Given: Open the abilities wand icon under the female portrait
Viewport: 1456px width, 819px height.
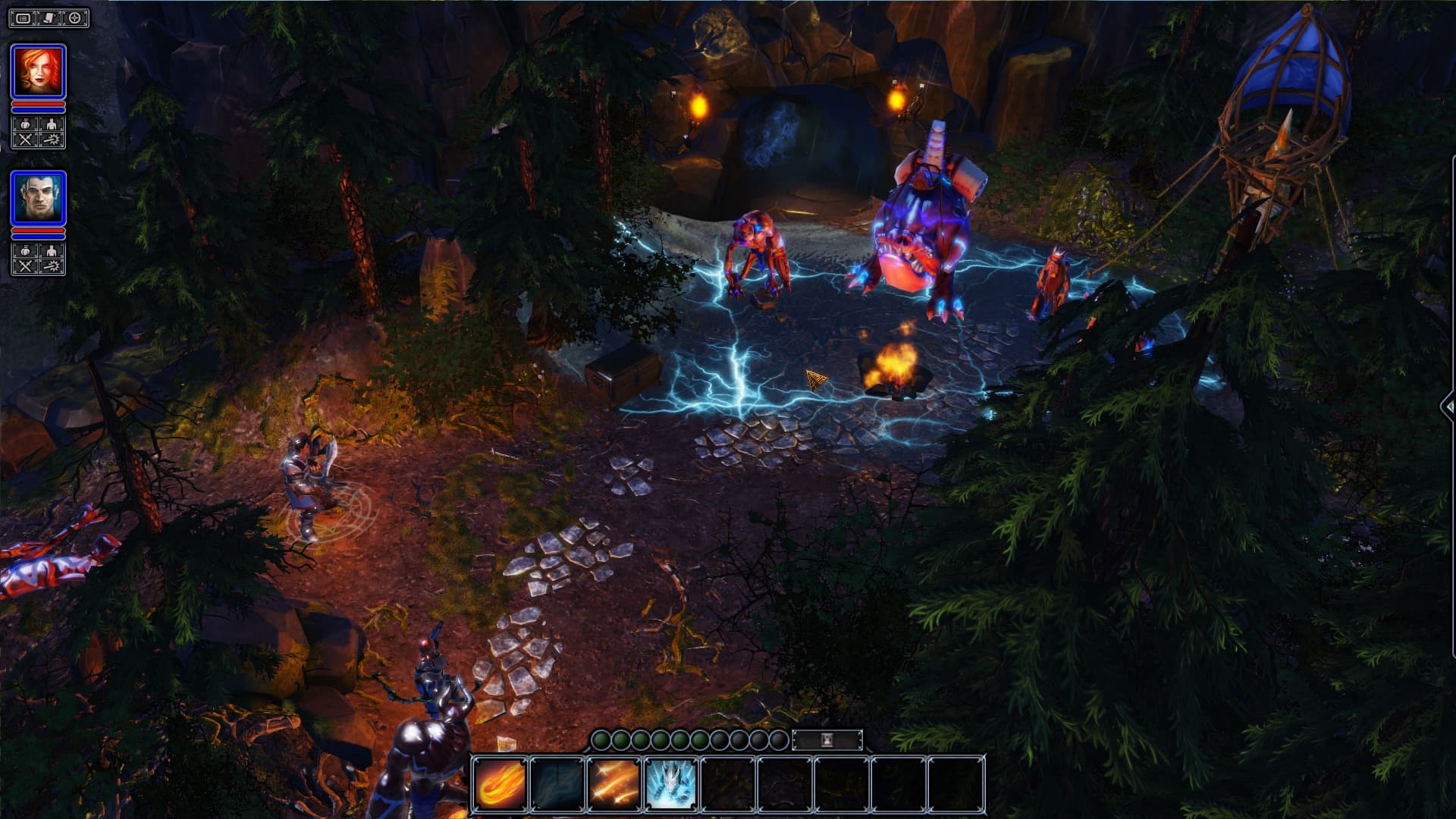Looking at the screenshot, I should pos(52,140).
